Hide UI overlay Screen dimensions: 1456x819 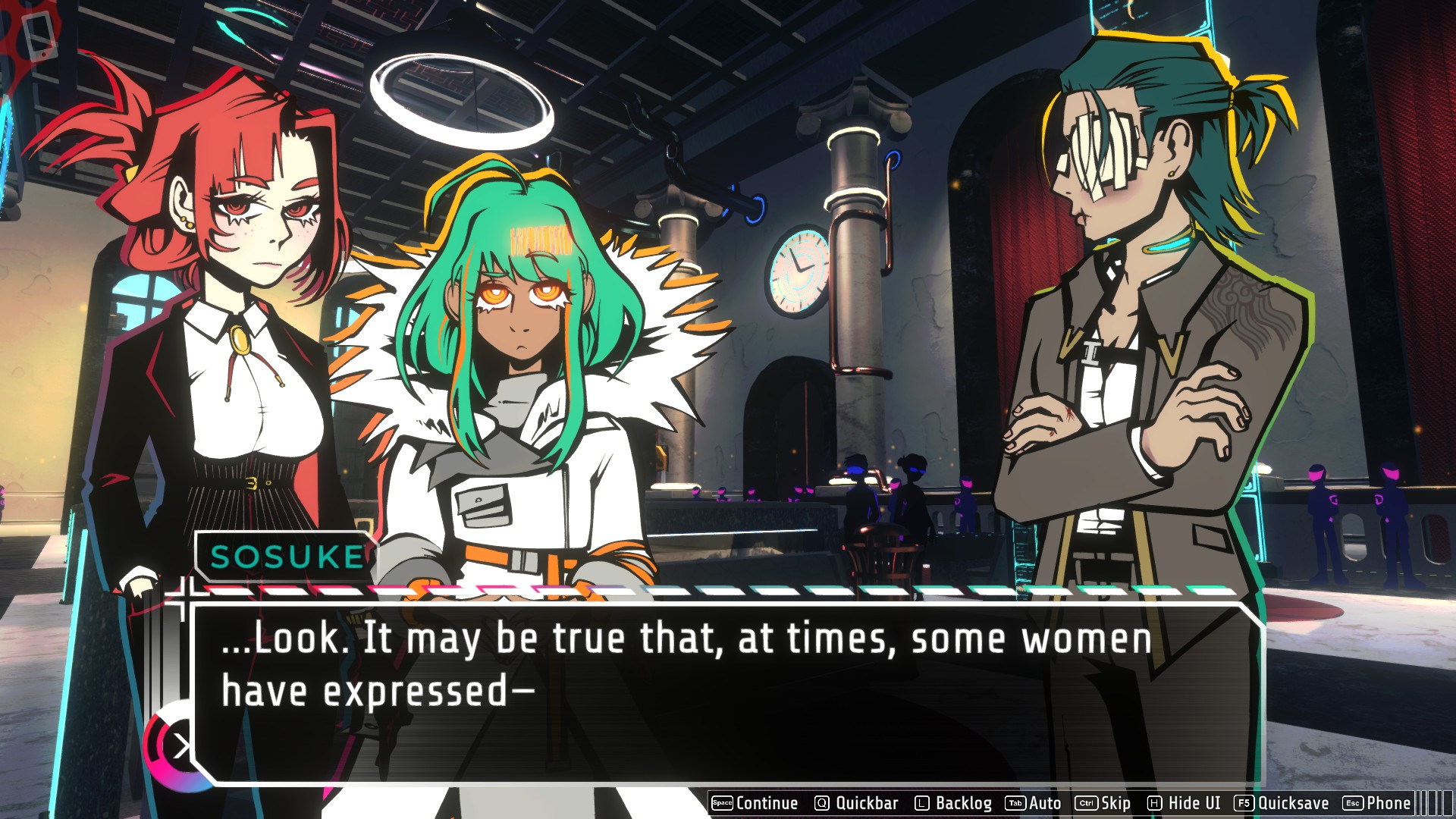[1184, 803]
